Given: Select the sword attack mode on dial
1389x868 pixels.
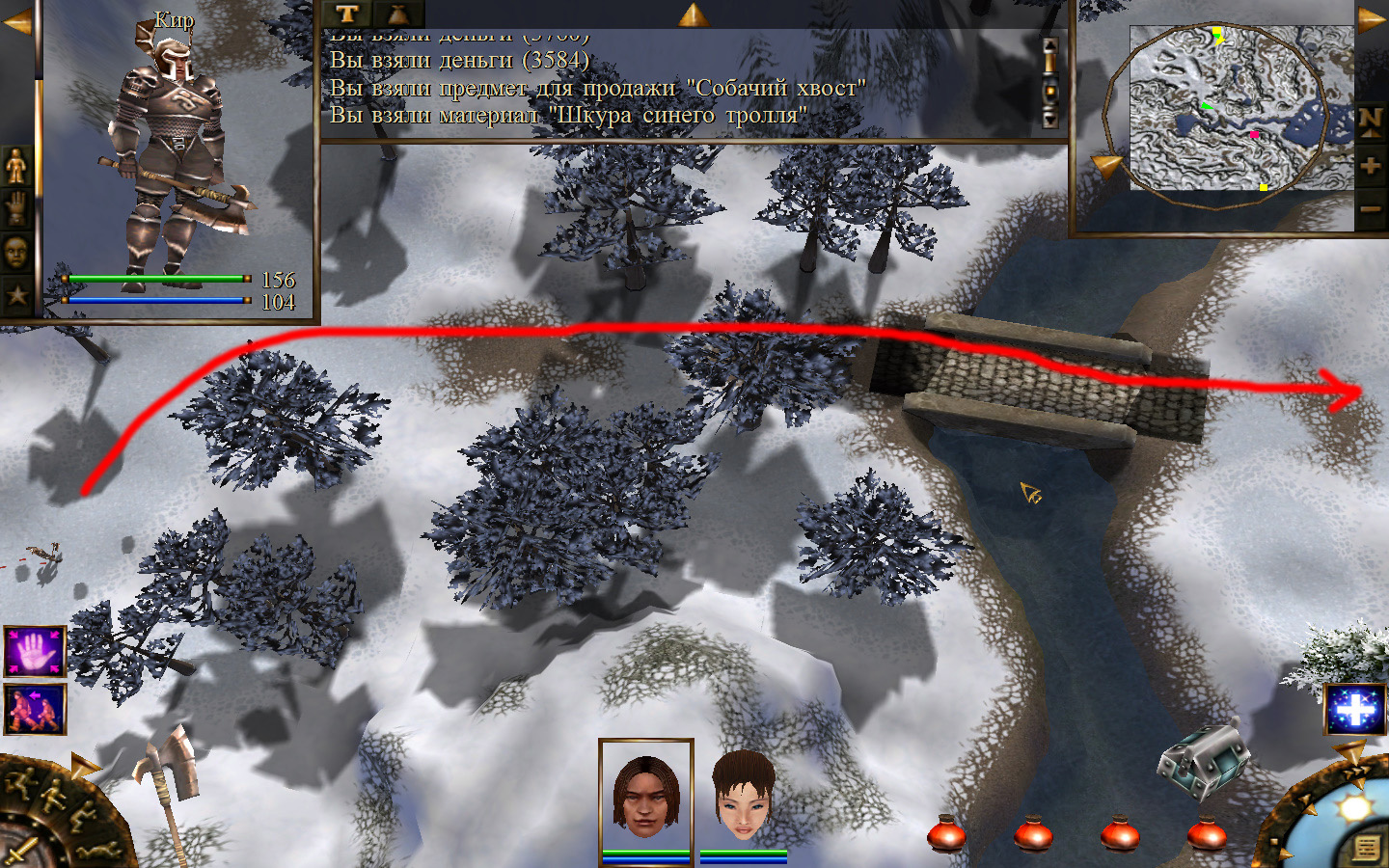Looking at the screenshot, I should [19, 853].
